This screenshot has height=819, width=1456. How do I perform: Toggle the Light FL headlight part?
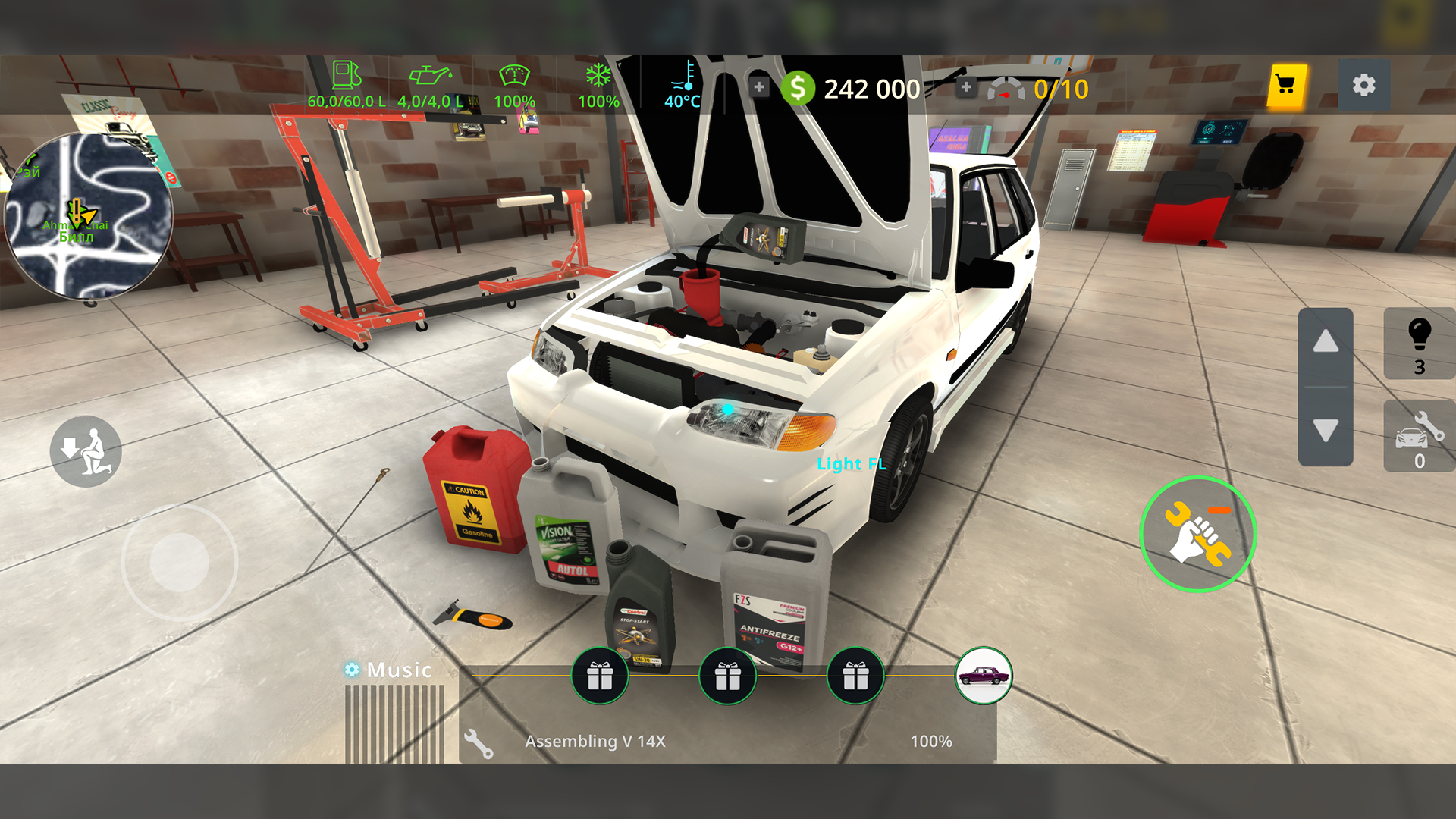coord(851,464)
